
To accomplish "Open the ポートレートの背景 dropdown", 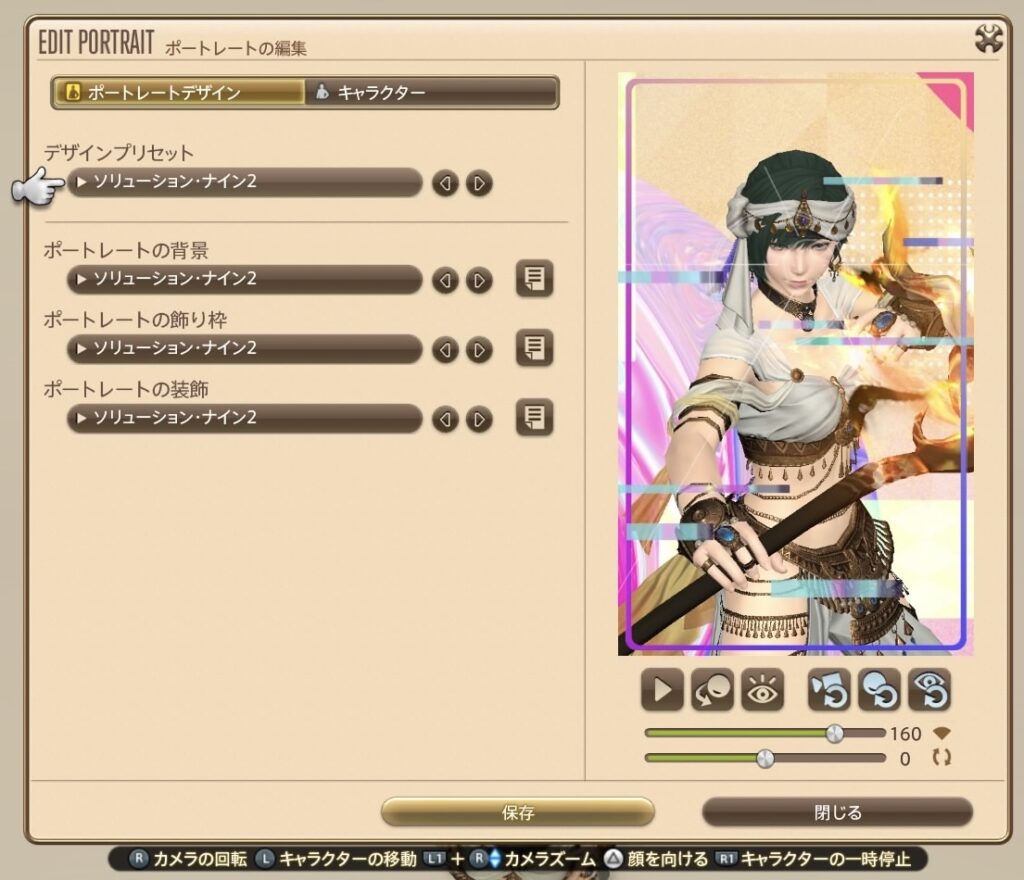I will tap(245, 279).
